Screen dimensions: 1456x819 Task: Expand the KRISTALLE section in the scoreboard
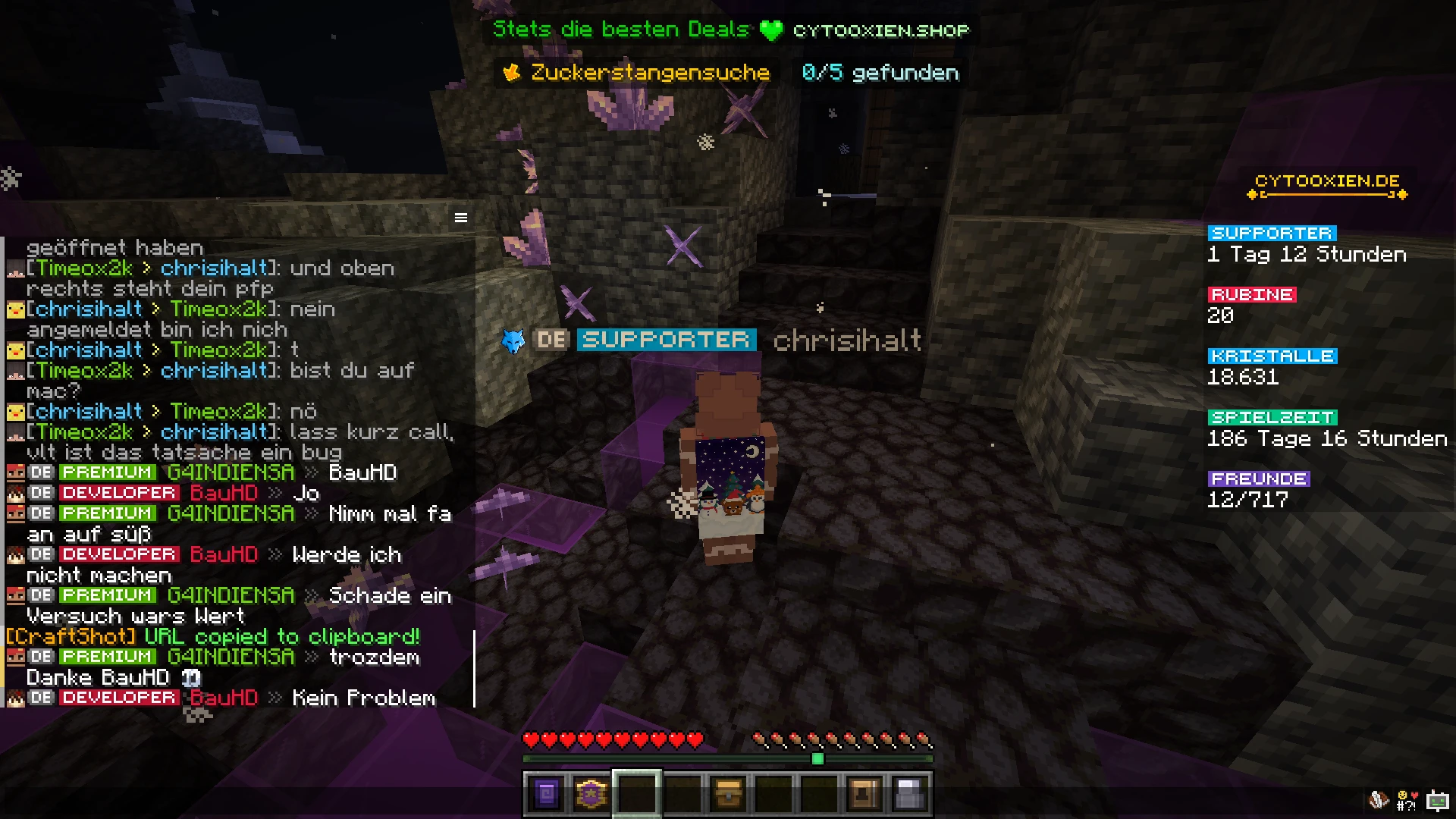(1272, 355)
